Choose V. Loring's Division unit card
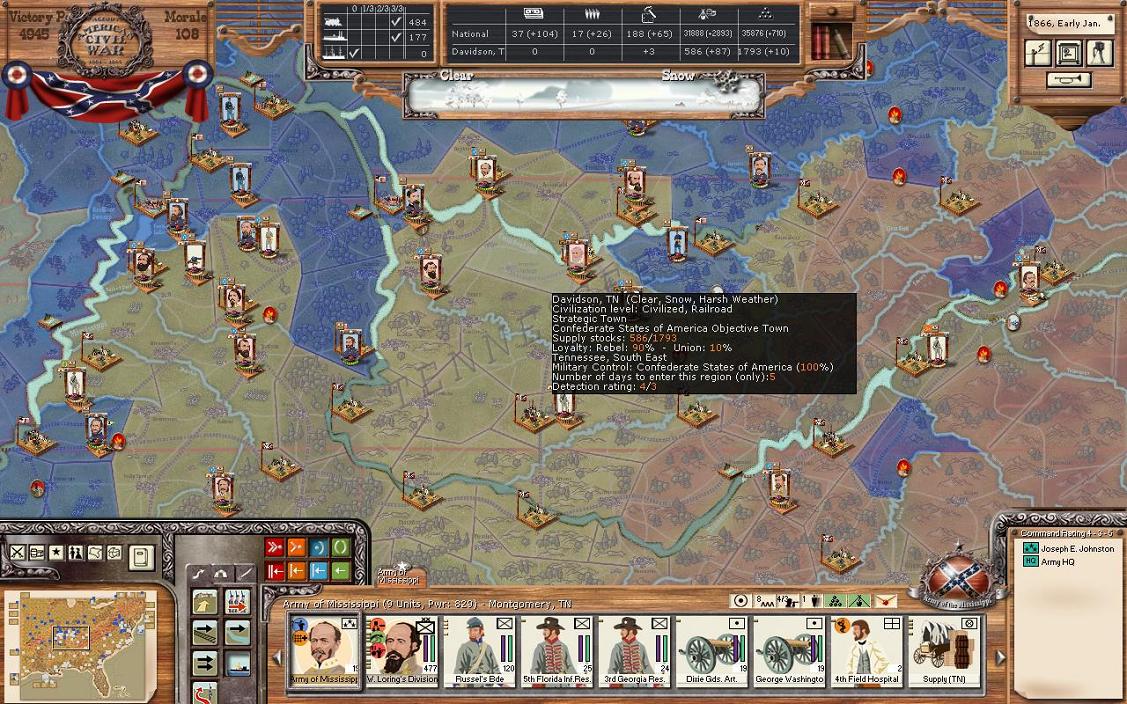 click(402, 650)
